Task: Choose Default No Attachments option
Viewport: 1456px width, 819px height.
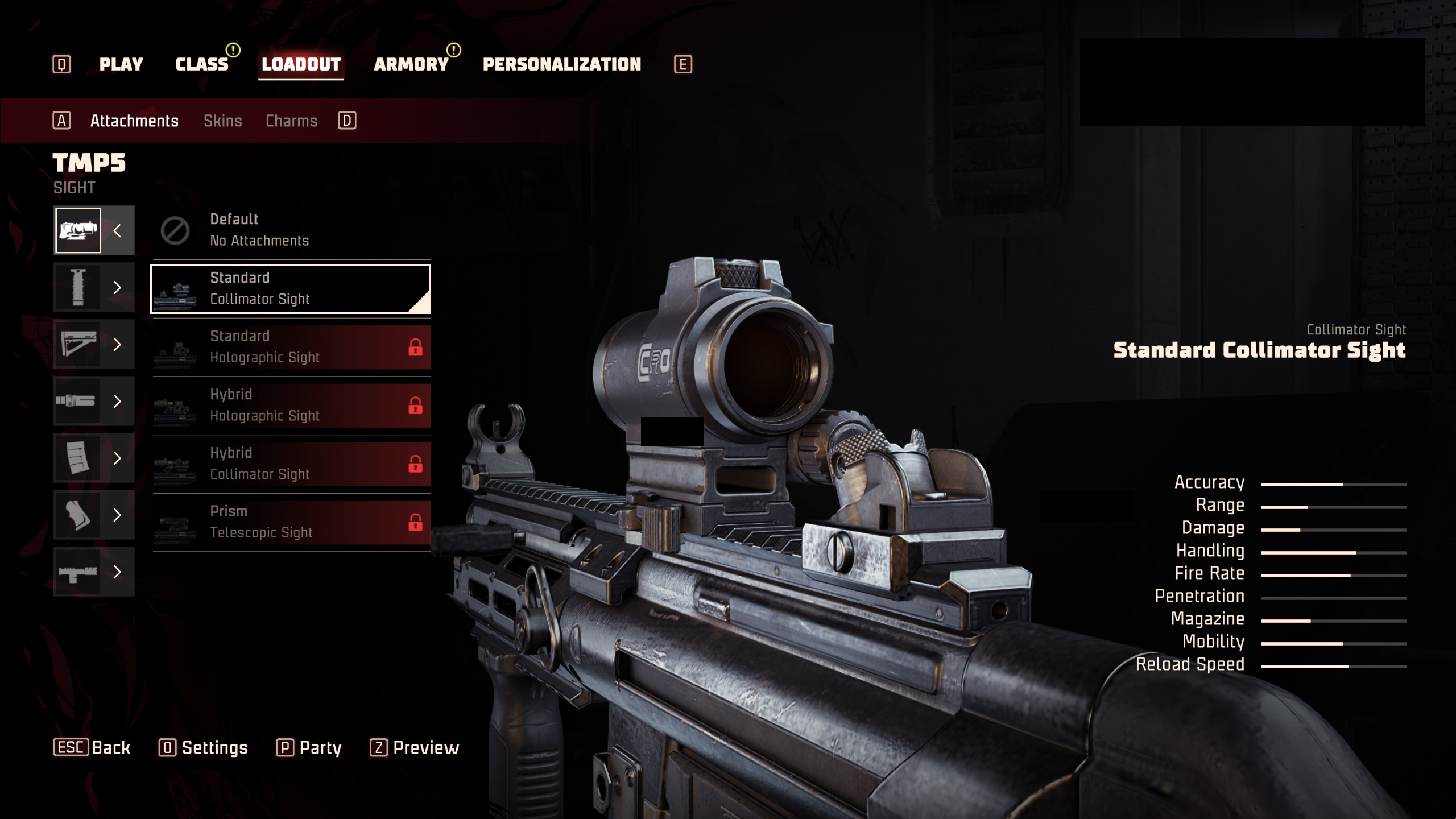Action: [291, 230]
